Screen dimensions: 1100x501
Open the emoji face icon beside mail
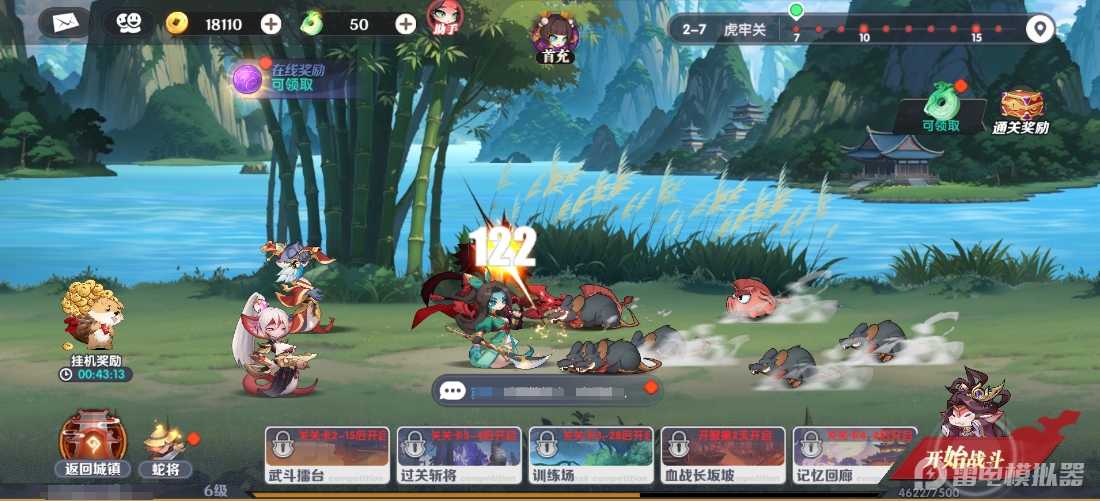click(x=128, y=22)
